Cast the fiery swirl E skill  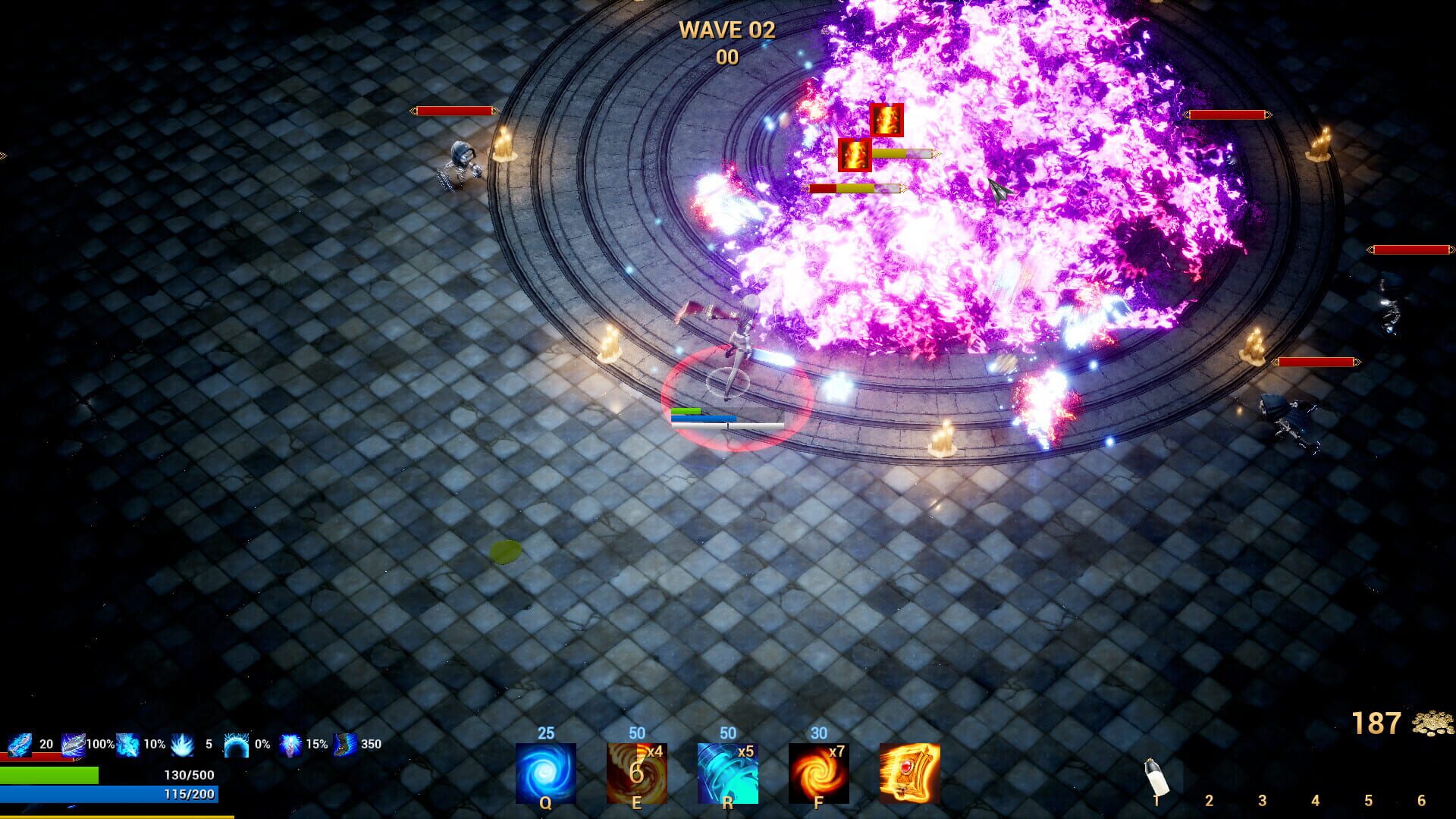coord(635,772)
